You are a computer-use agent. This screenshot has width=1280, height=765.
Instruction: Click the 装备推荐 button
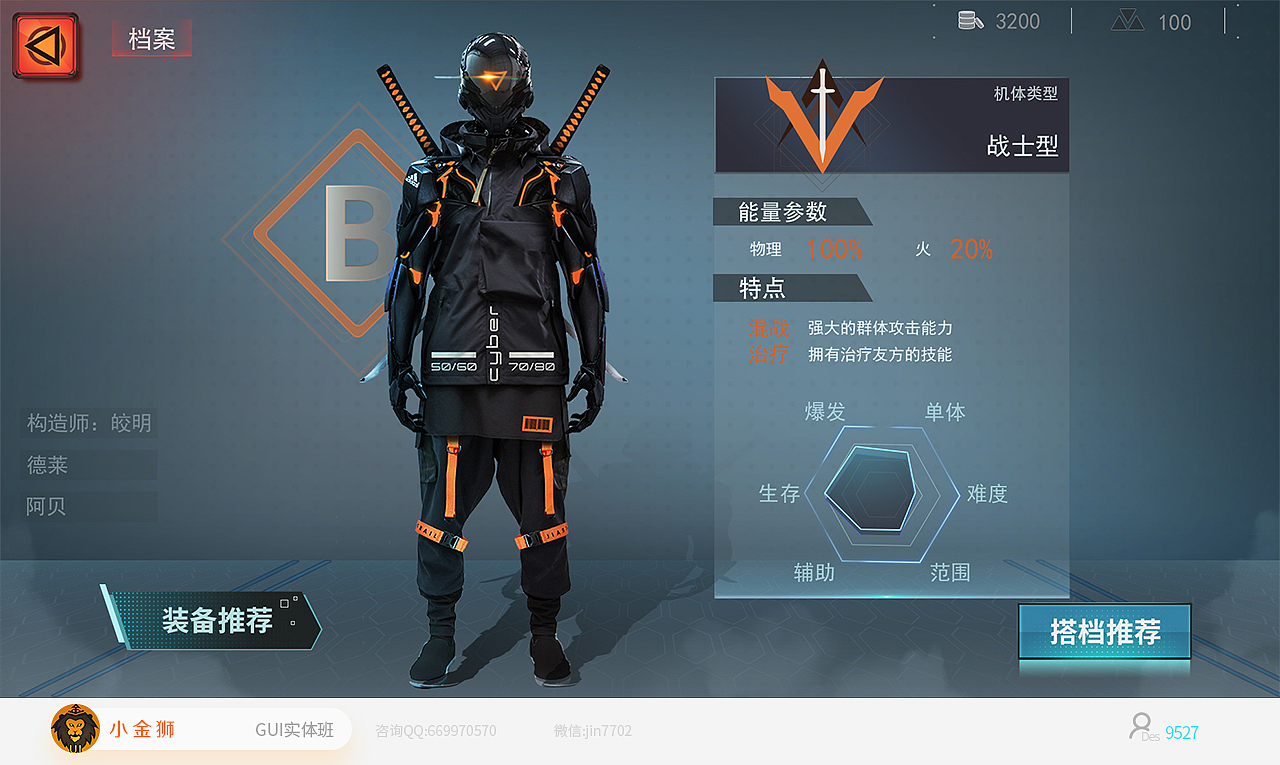pos(216,620)
